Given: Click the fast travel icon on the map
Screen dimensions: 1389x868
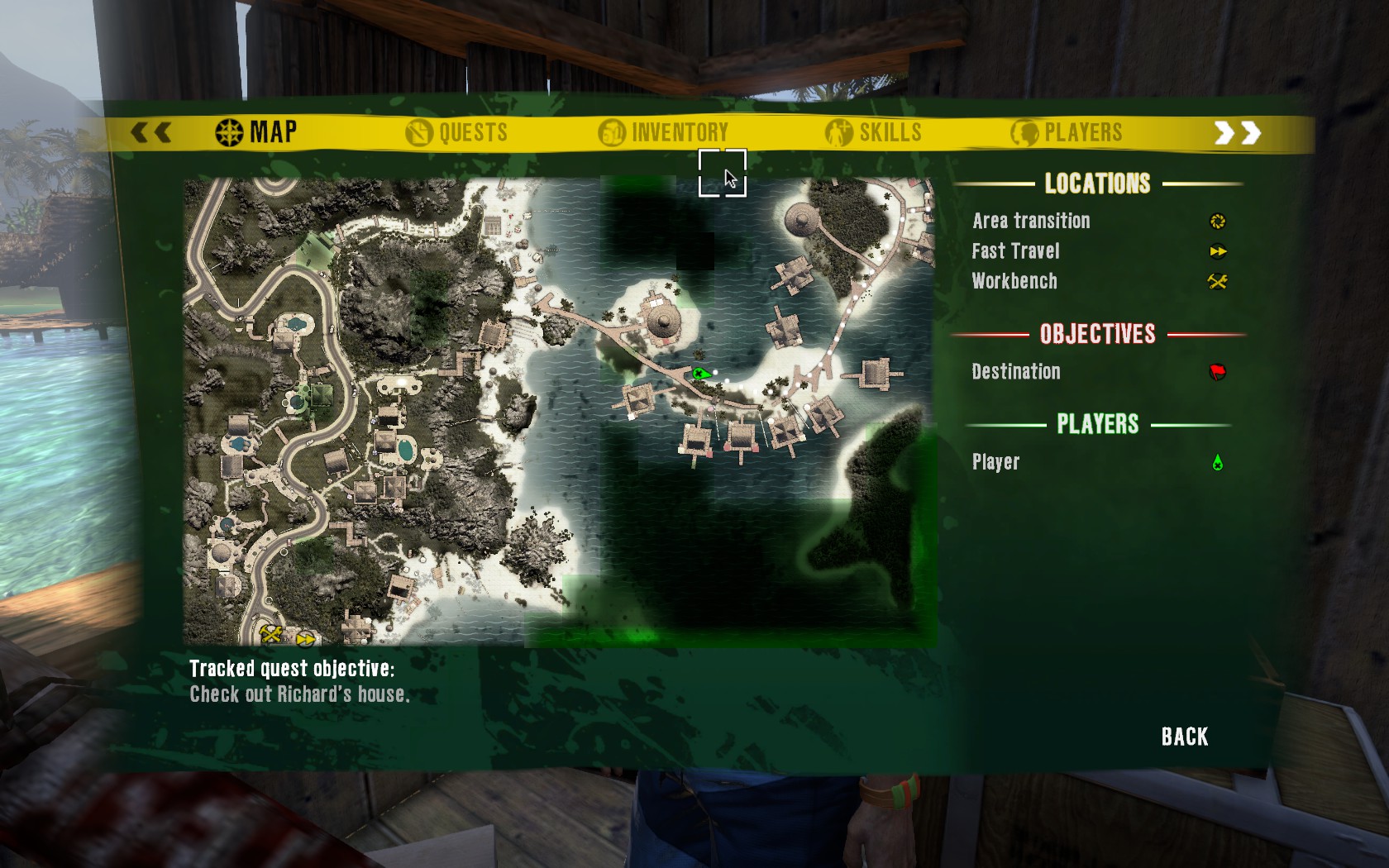Looking at the screenshot, I should [x=305, y=638].
